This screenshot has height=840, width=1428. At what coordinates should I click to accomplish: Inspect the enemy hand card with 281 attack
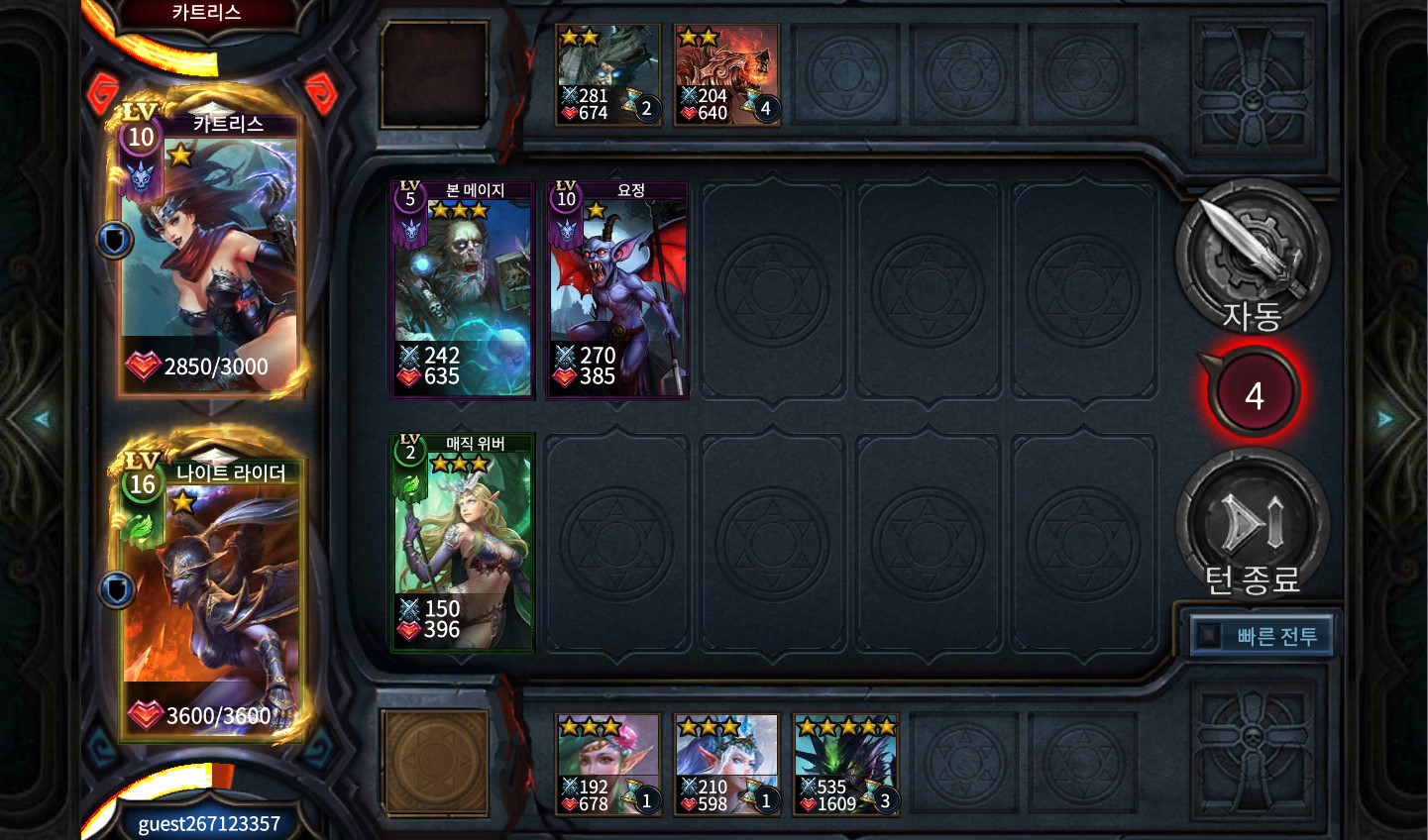[x=607, y=75]
